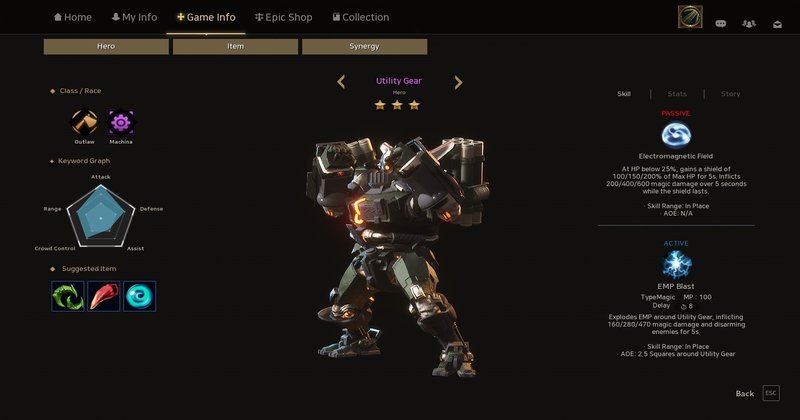
Task: Select the Hero category button
Action: [x=106, y=47]
